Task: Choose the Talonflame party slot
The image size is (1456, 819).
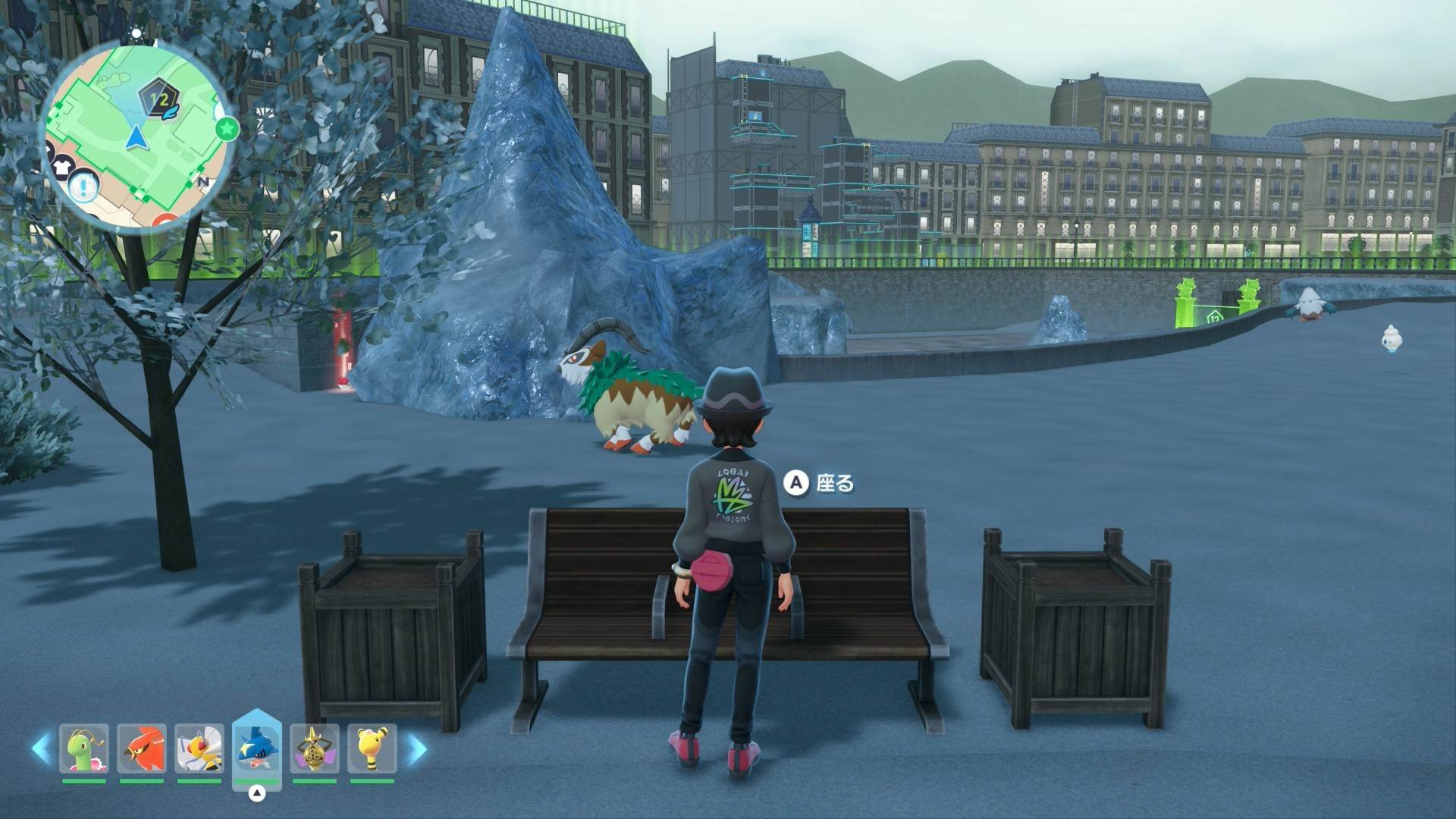Action: [141, 749]
